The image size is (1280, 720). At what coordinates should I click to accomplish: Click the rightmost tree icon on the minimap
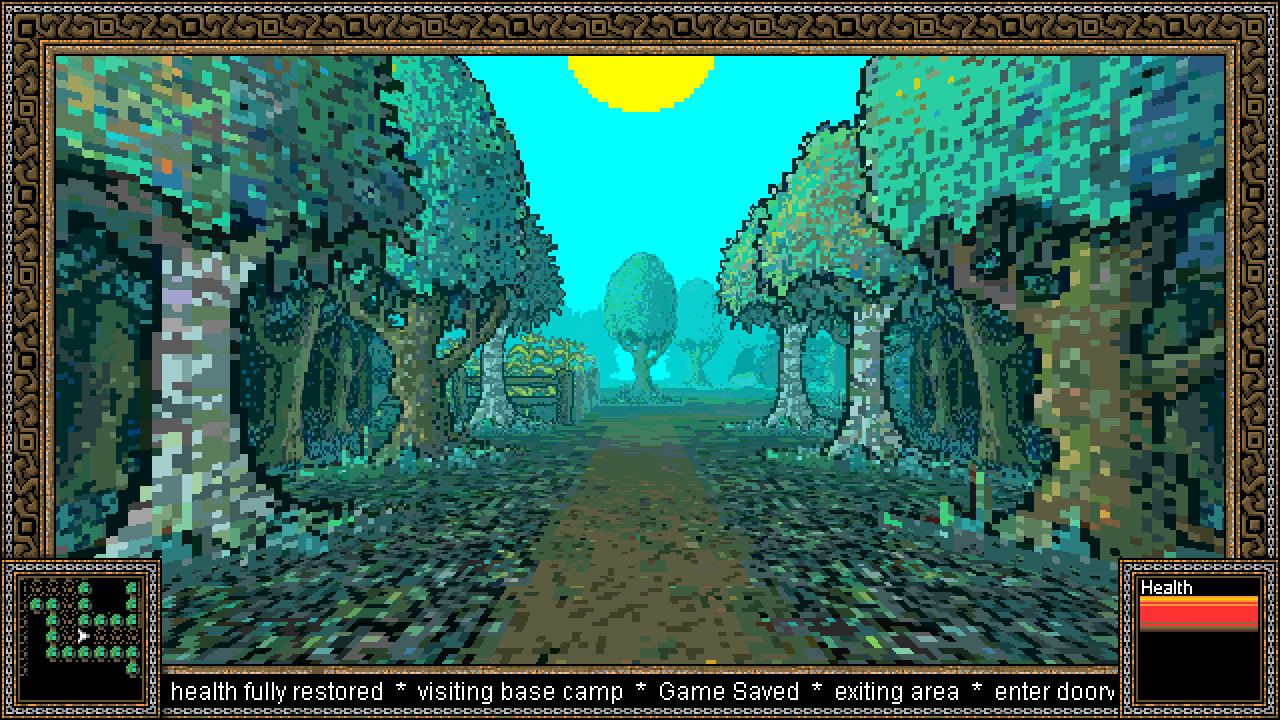(x=133, y=590)
